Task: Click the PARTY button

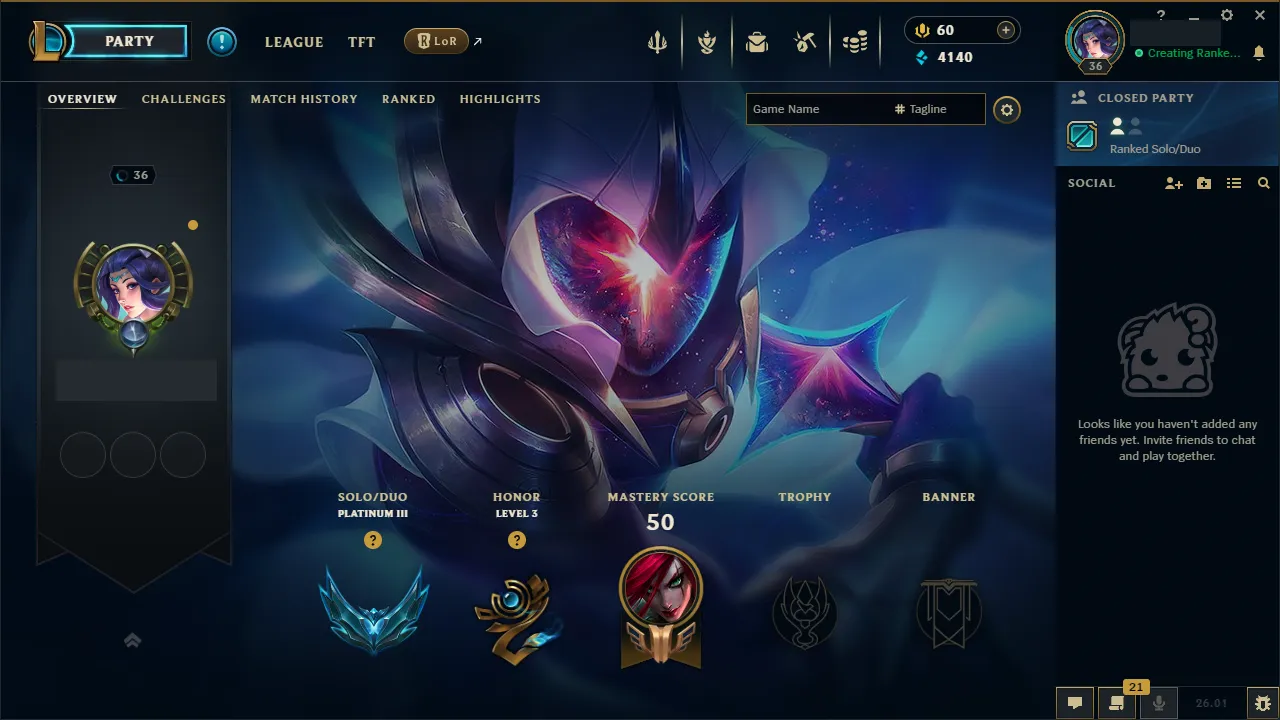Action: click(x=131, y=41)
